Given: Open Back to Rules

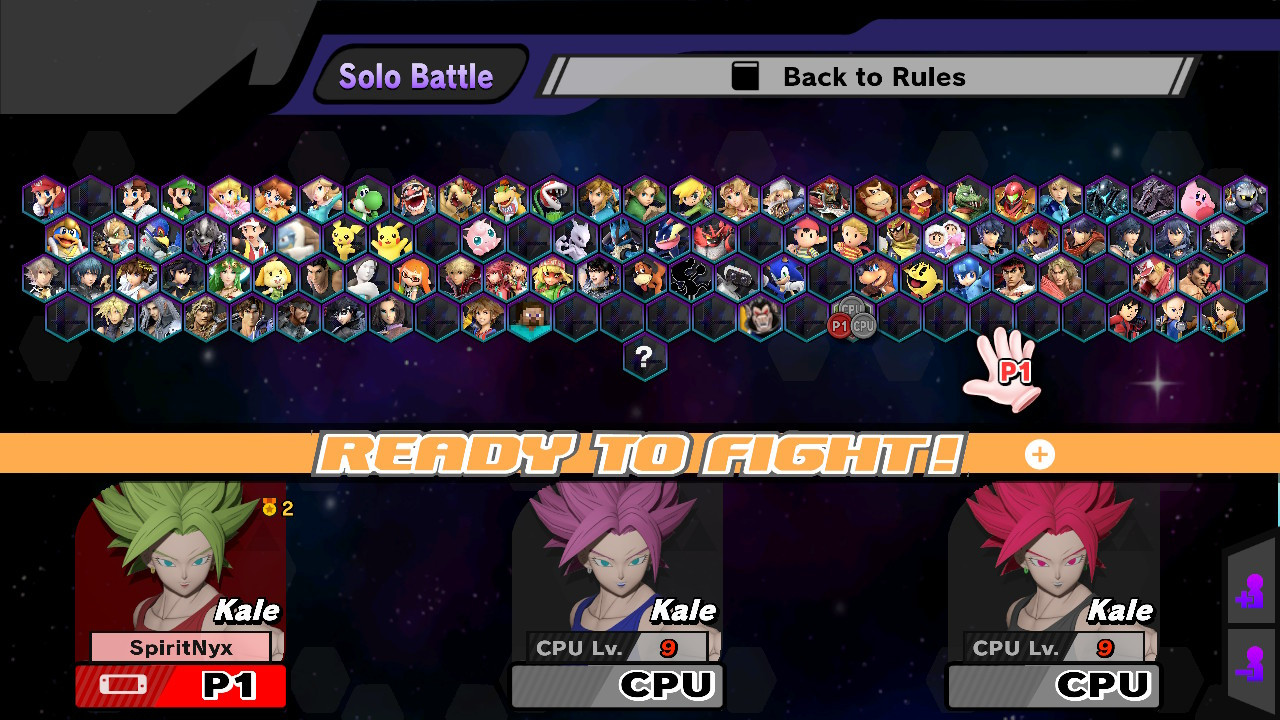Looking at the screenshot, I should (x=866, y=76).
